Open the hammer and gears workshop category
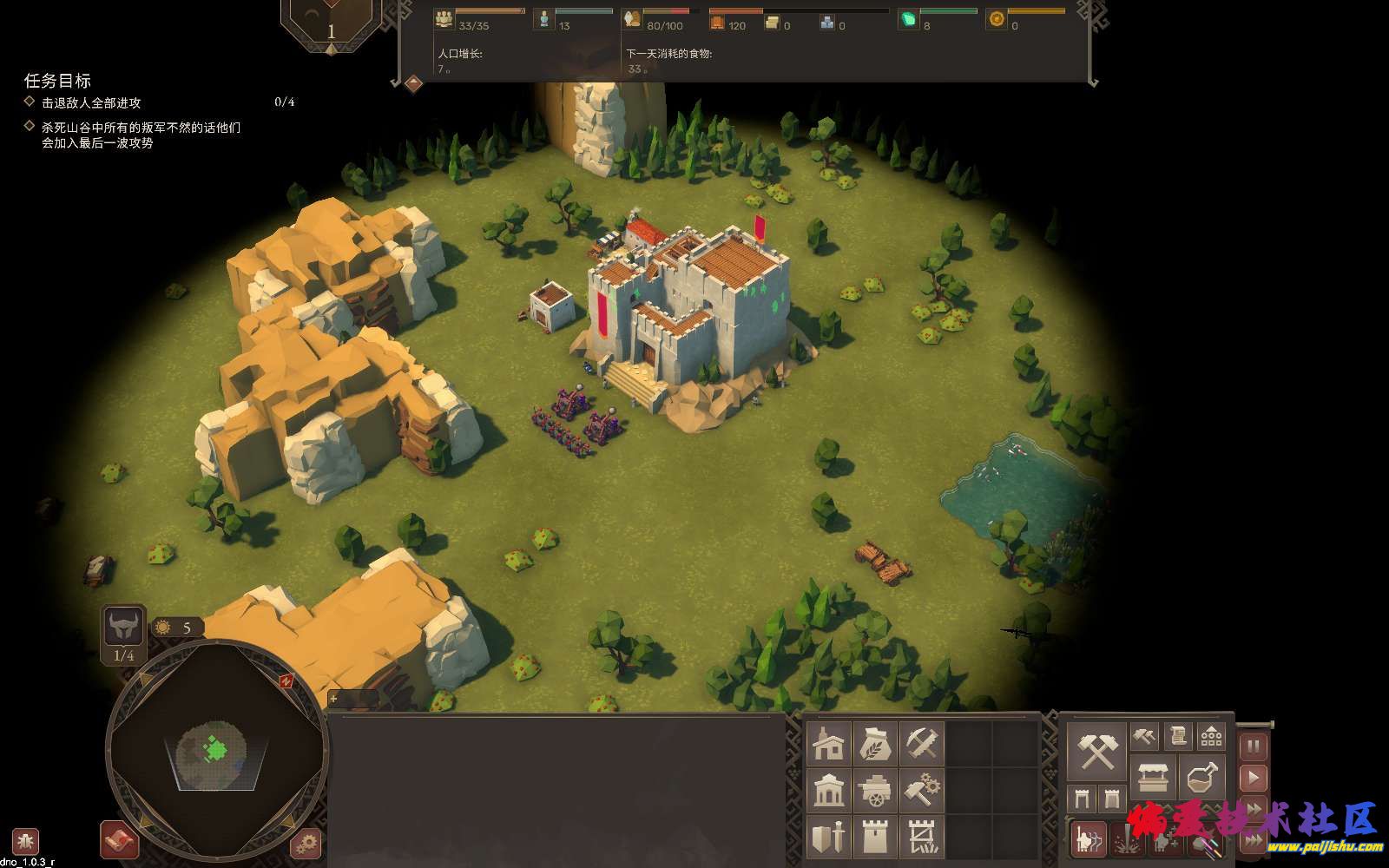Viewport: 1389px width, 868px height. (x=921, y=791)
